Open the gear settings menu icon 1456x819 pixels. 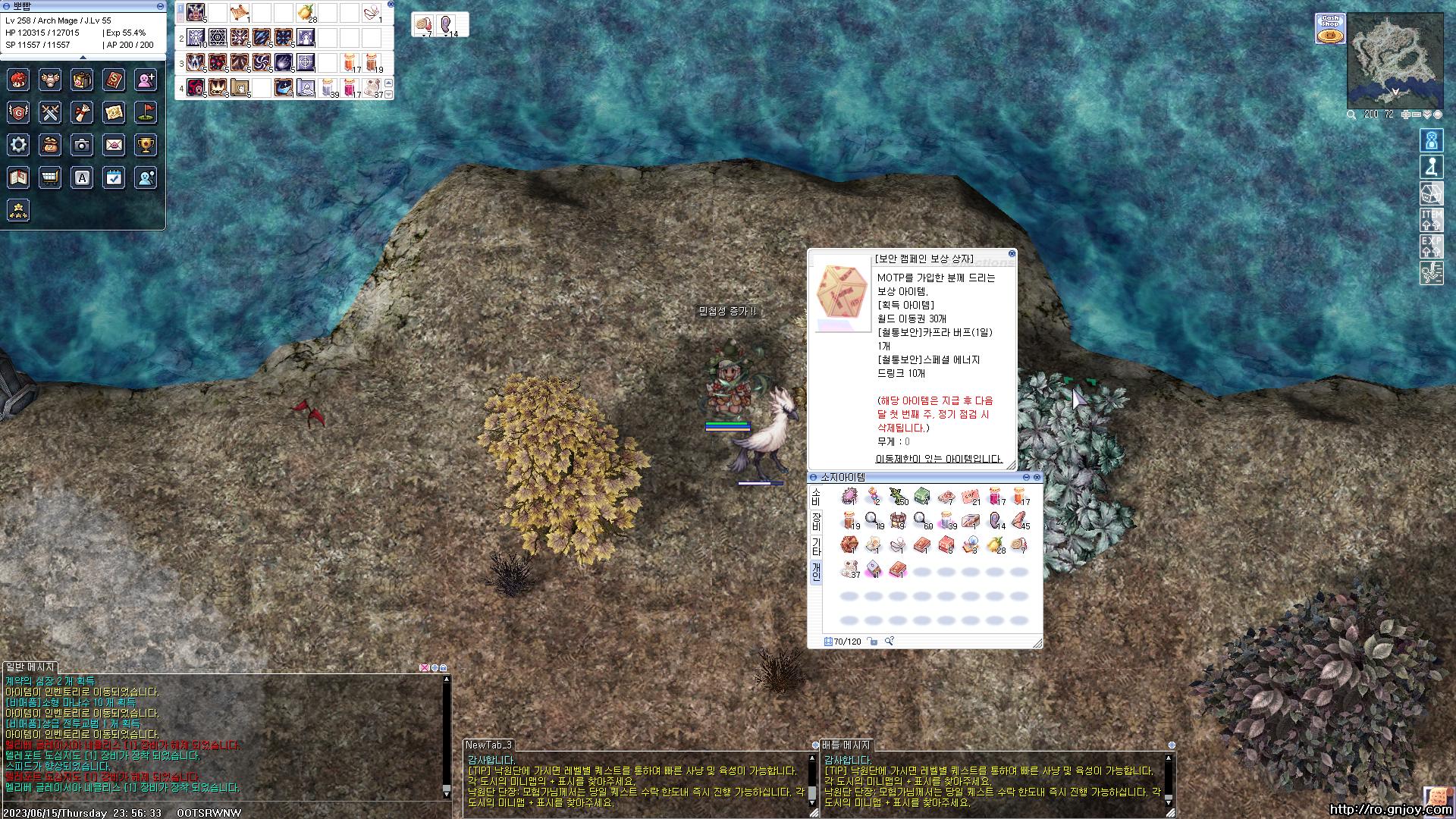pos(18,144)
